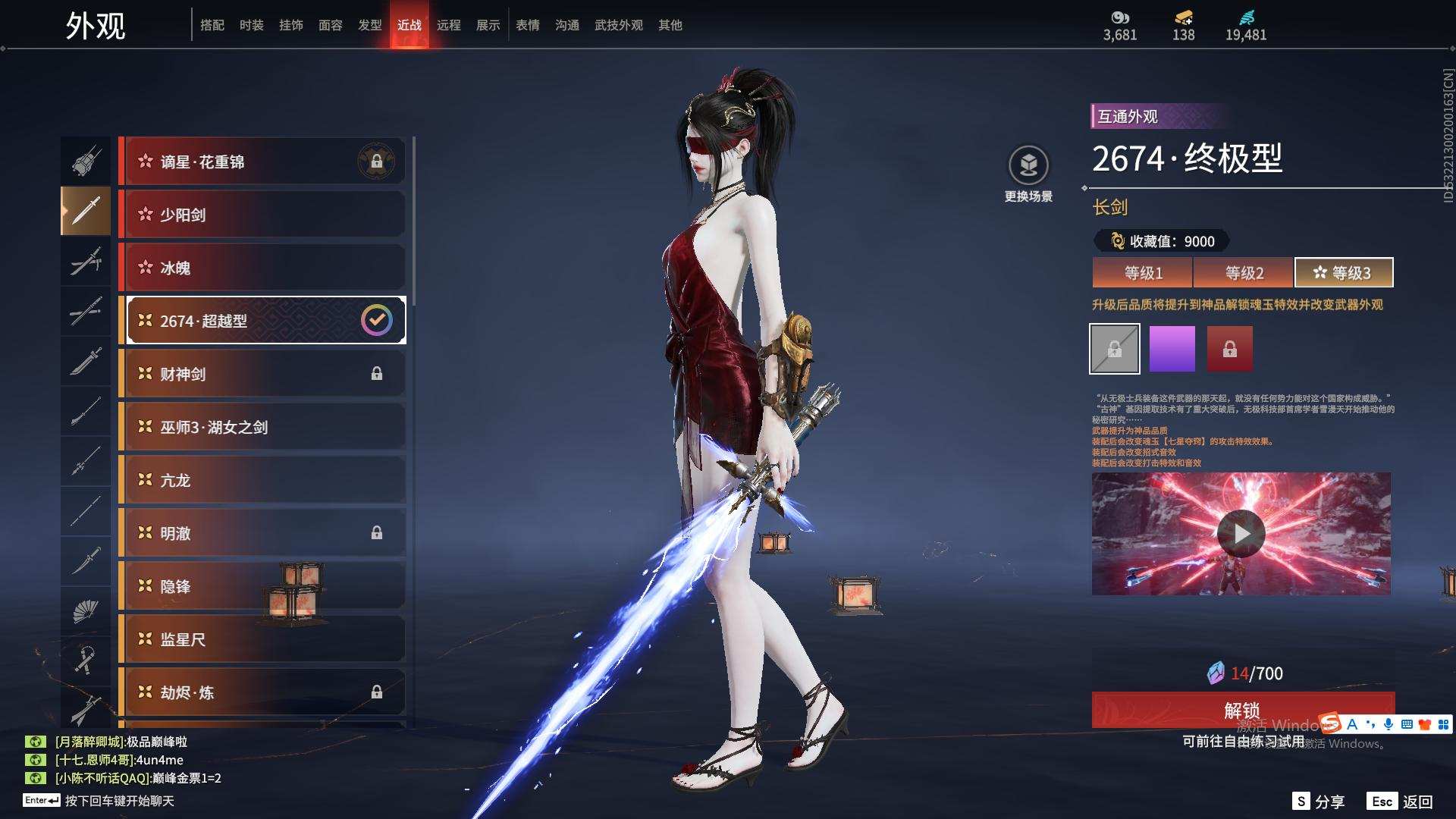Screen dimensions: 1456x819
Task: Switch to the 等级2 appearance level
Action: pos(1244,273)
